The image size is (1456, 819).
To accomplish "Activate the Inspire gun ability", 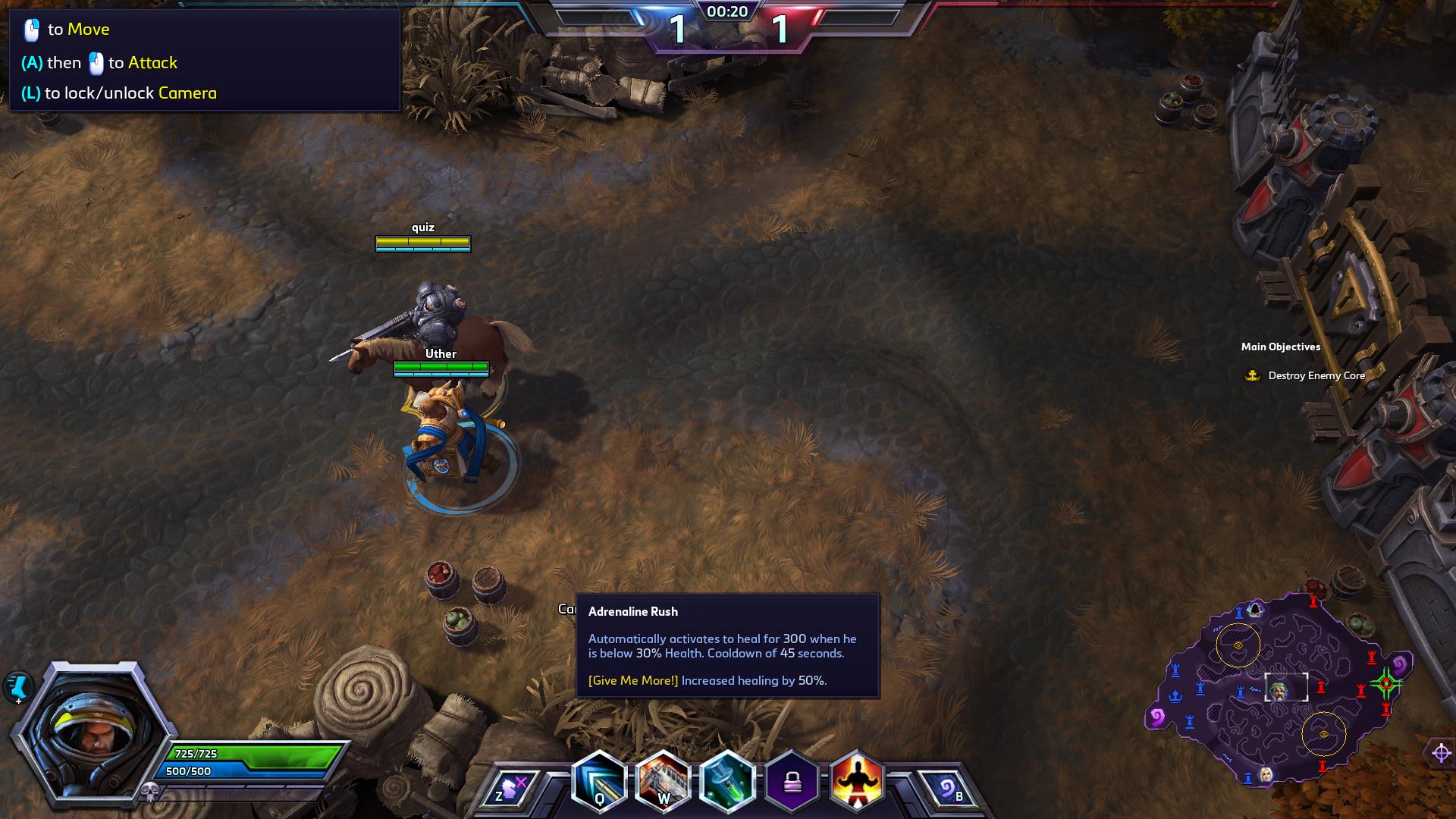I will (x=663, y=783).
